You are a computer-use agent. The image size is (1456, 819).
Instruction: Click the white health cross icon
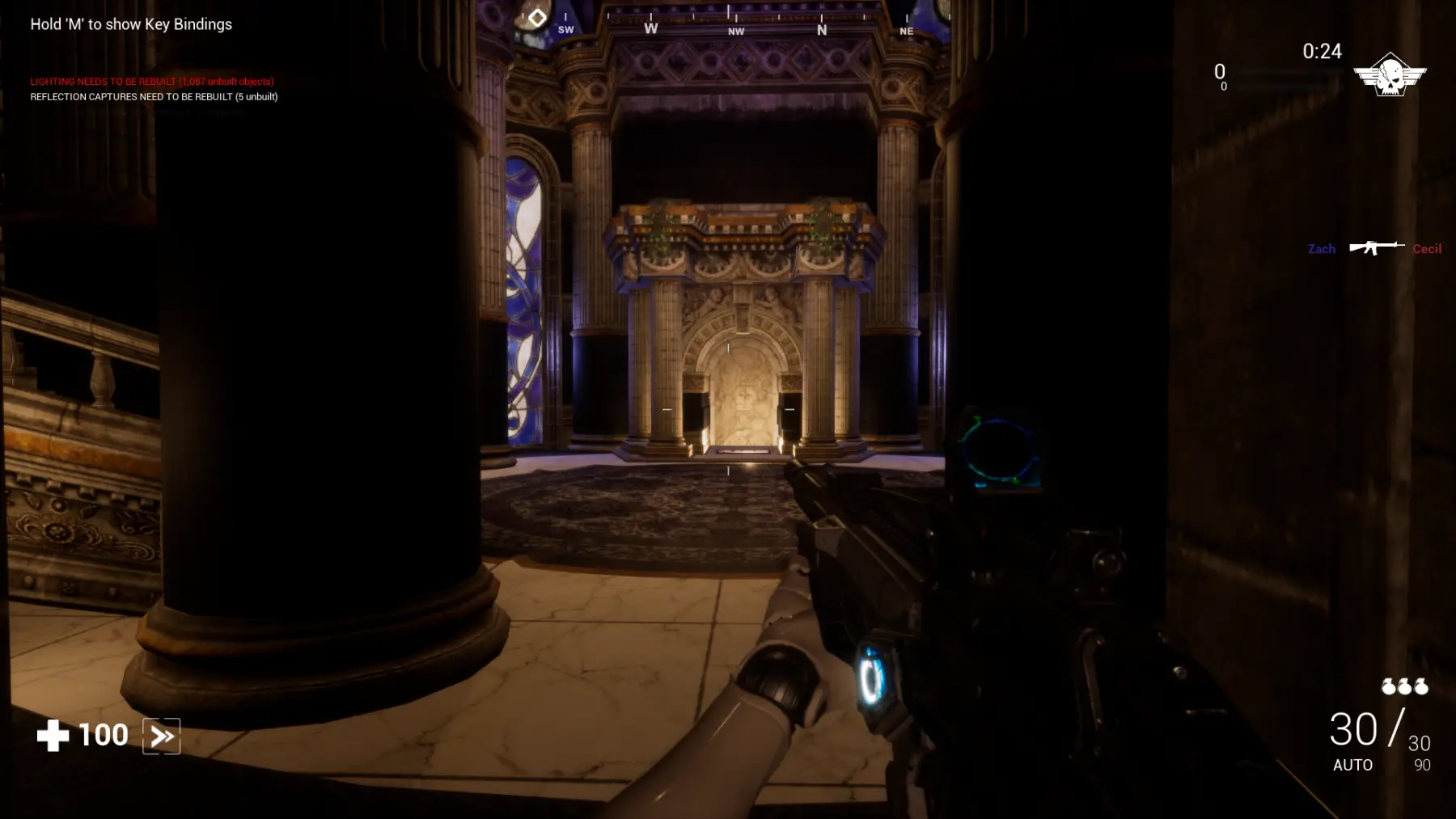point(53,735)
